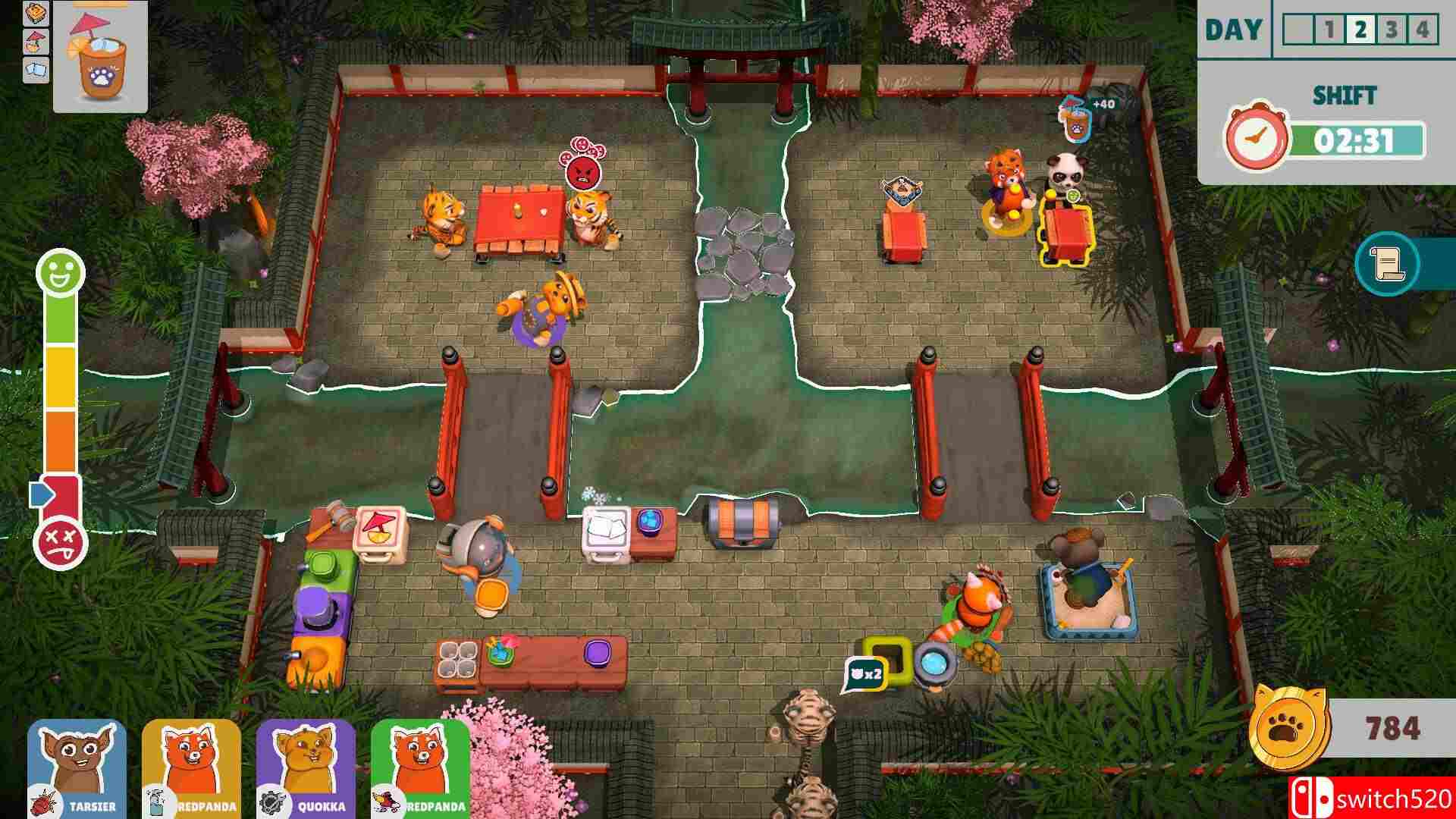Click the alarm clock shift timer icon
The height and width of the screenshot is (819, 1456).
pos(1257,136)
